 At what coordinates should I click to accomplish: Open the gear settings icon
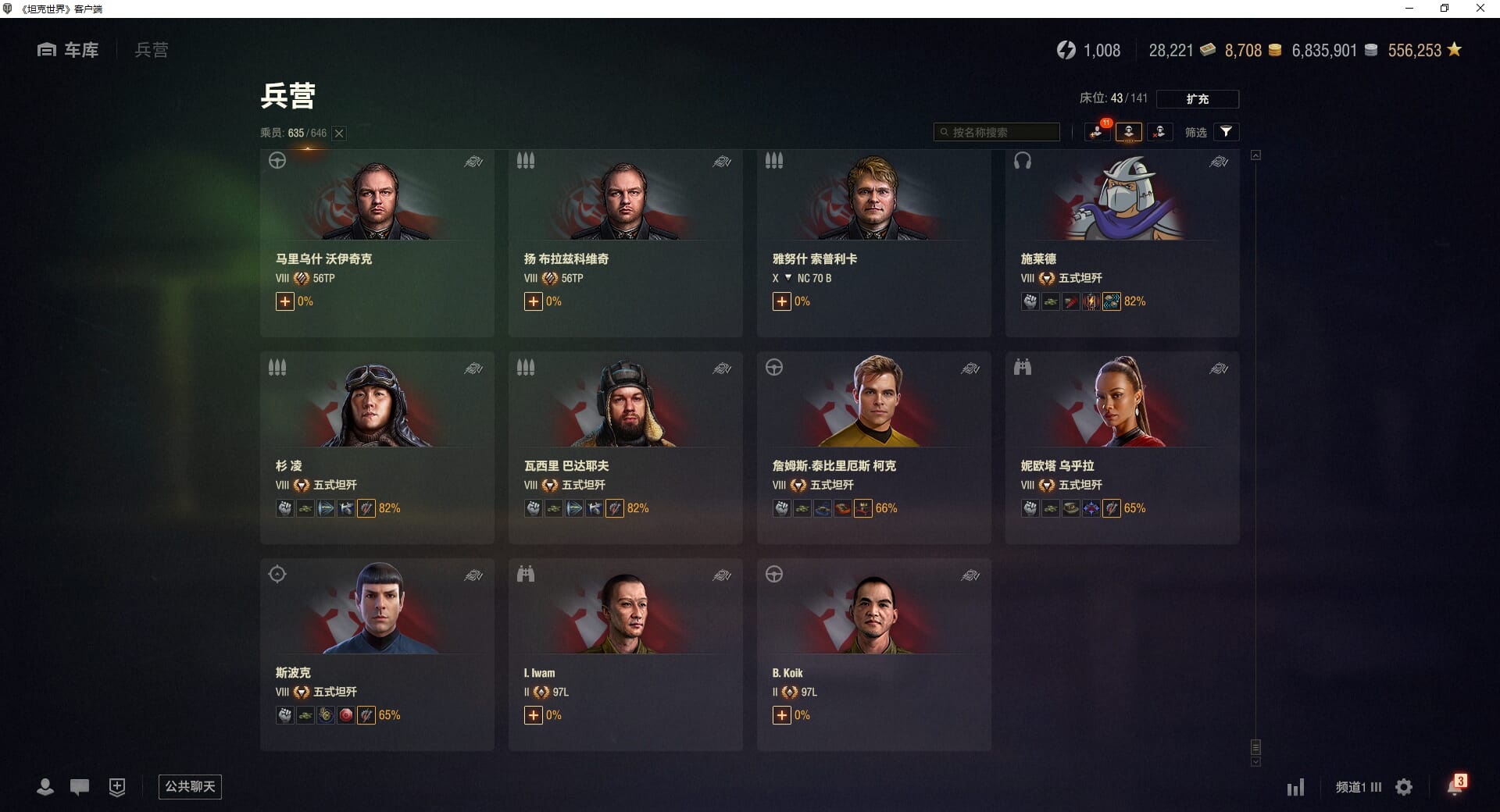[1404, 787]
